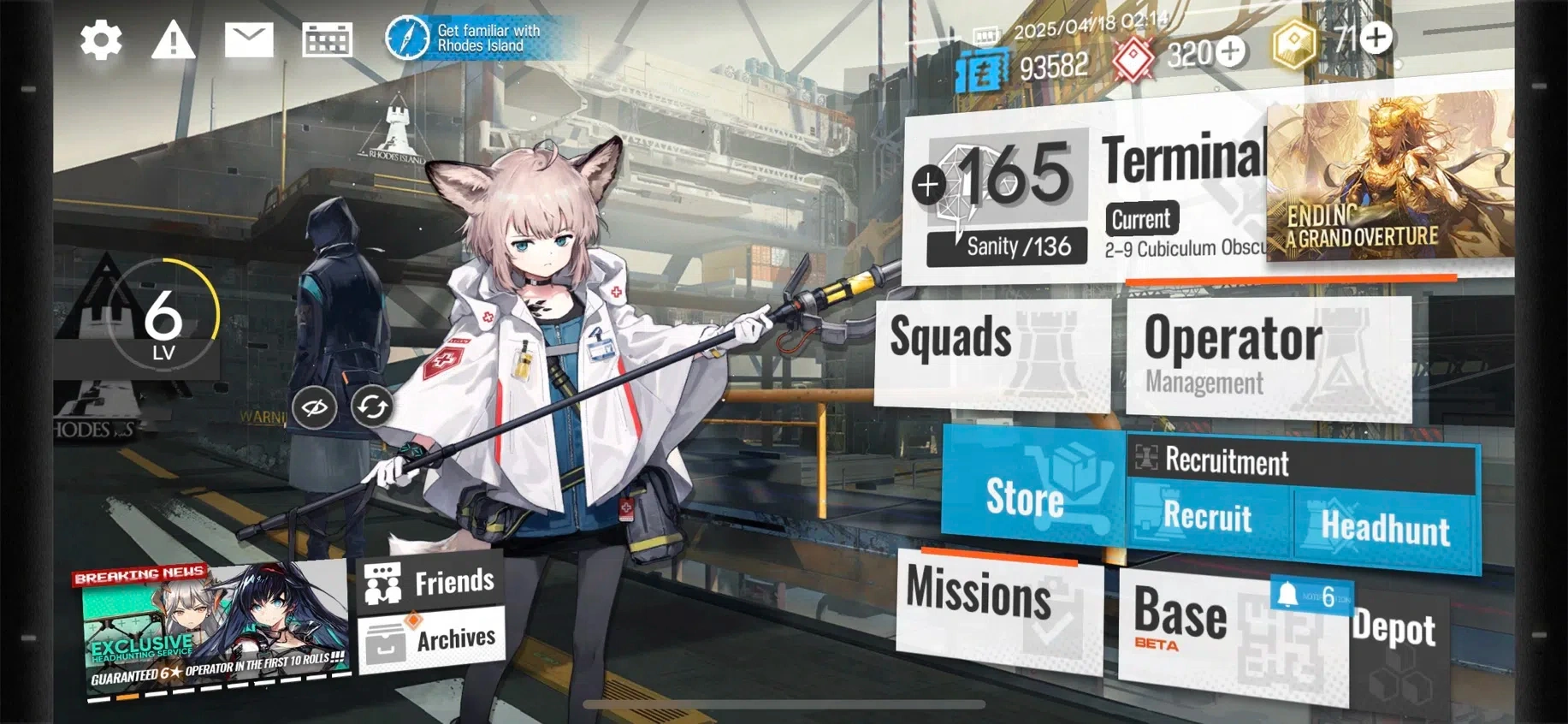Go to Operator Management
This screenshot has width=1568, height=724.
[1266, 355]
